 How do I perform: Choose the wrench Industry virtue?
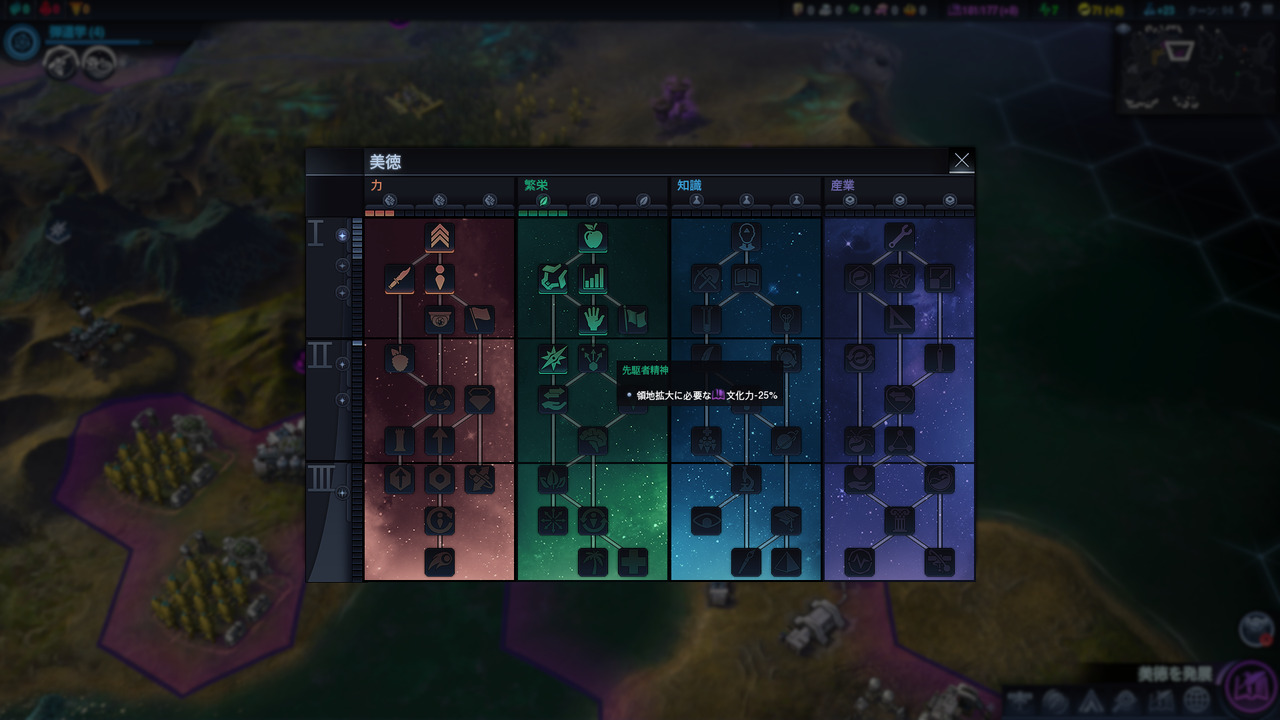(x=899, y=237)
